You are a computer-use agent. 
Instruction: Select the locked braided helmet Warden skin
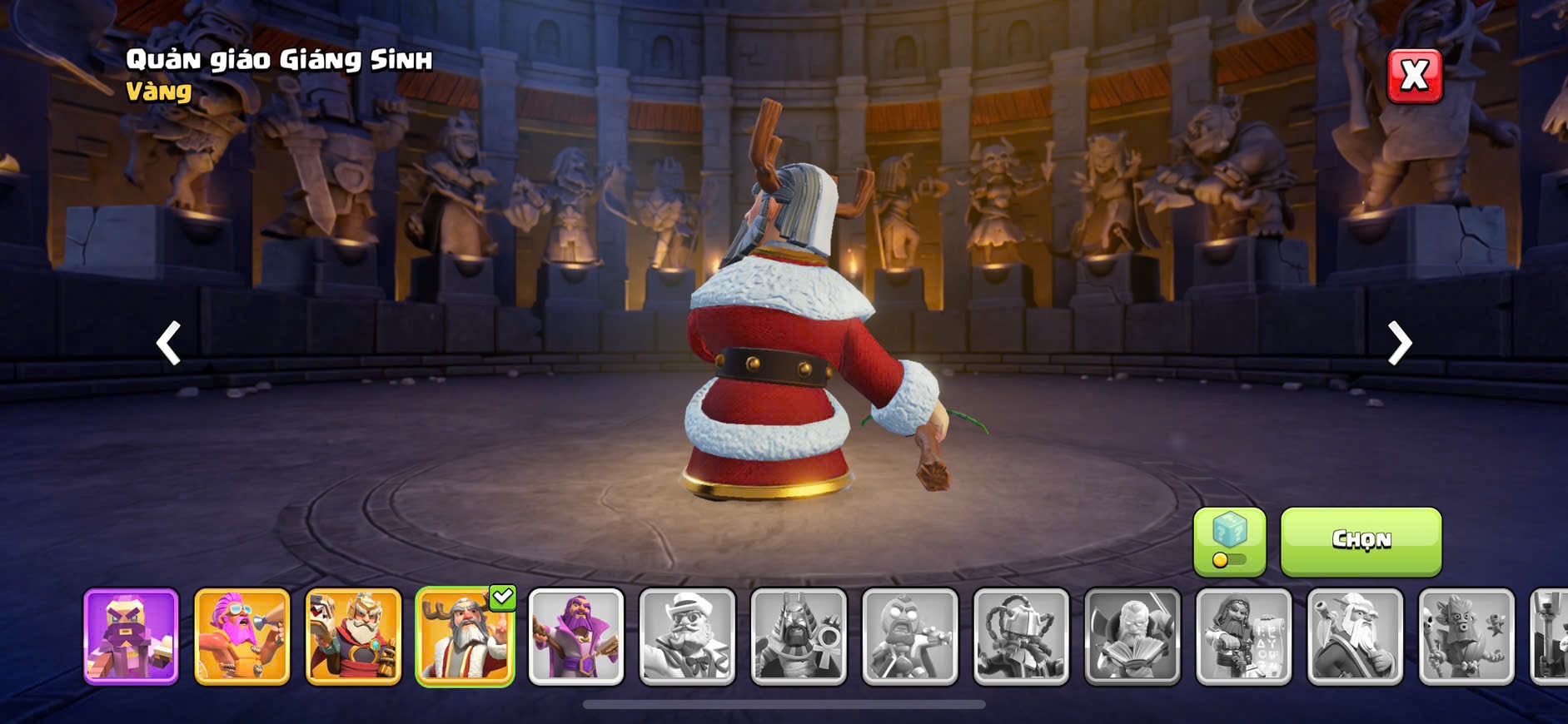click(x=1022, y=637)
